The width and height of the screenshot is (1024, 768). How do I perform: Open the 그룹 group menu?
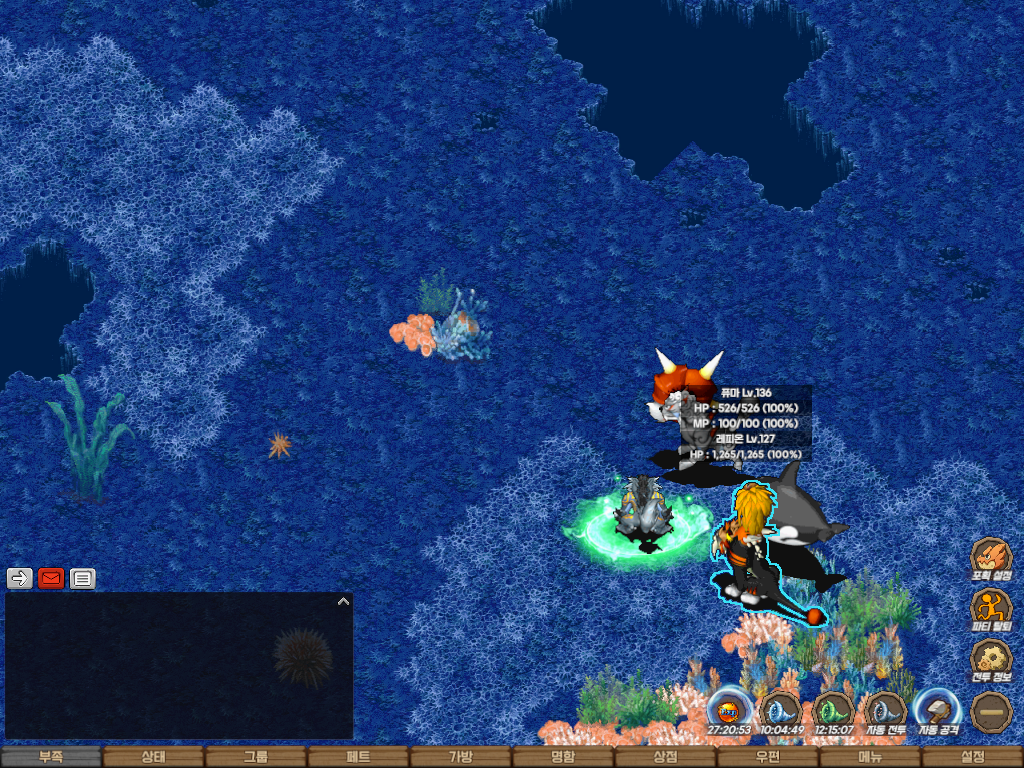click(x=256, y=757)
